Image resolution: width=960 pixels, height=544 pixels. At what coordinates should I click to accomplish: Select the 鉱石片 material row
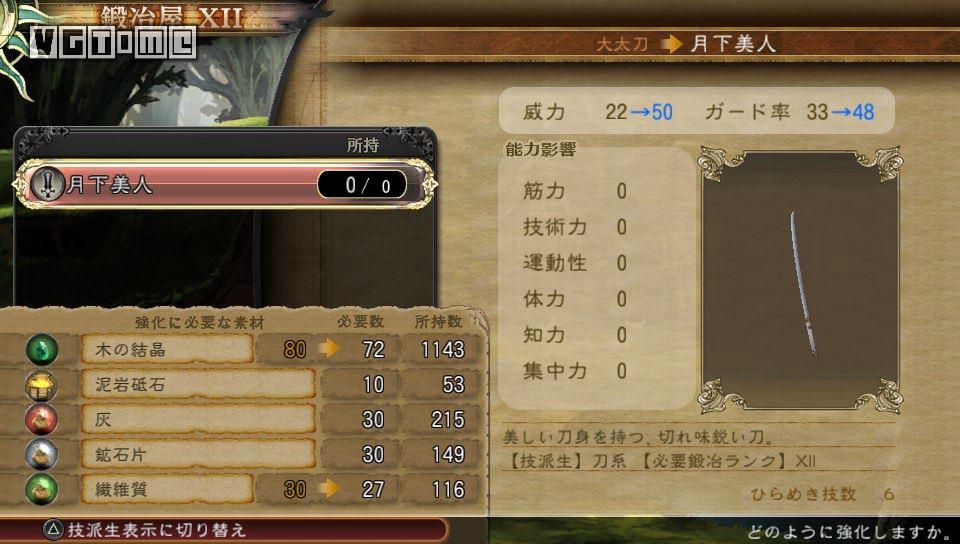coord(198,455)
